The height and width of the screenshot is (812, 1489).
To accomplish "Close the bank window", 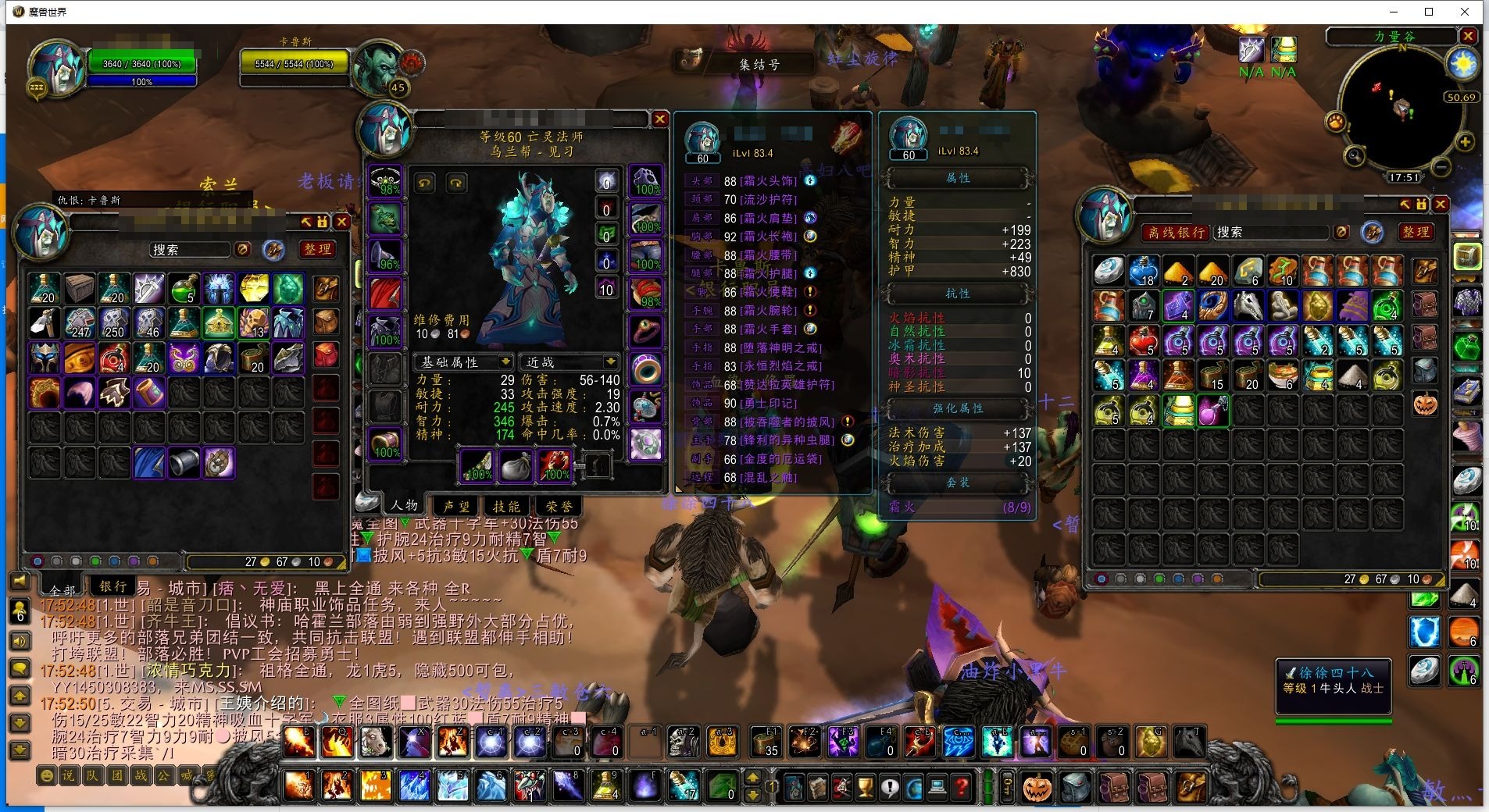I will (1441, 204).
